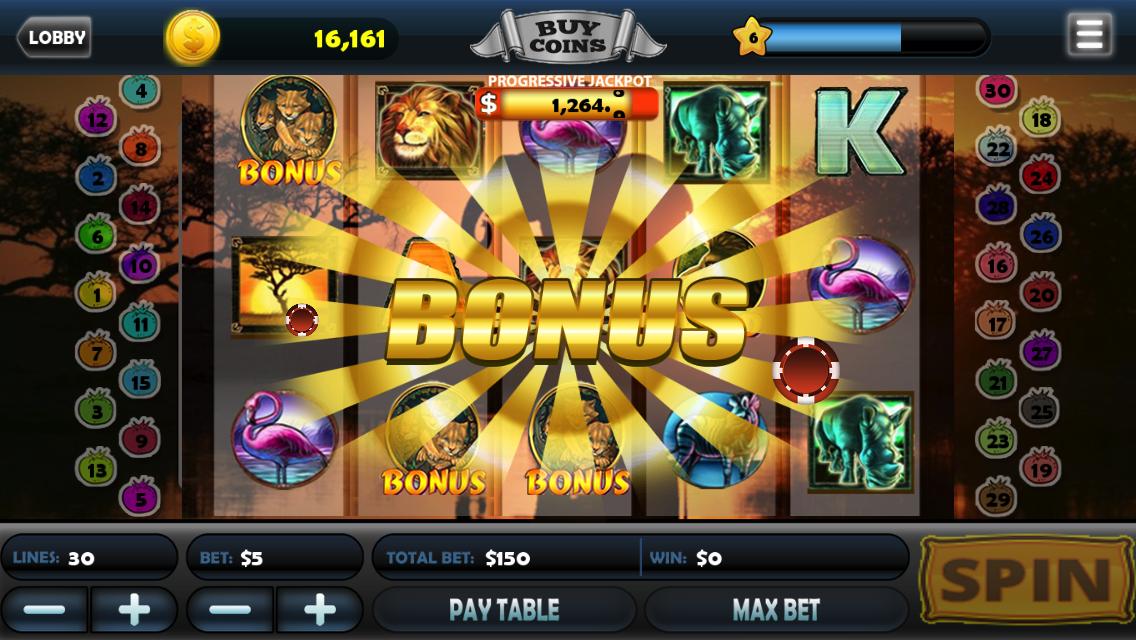This screenshot has width=1136, height=640.
Task: Choose payline marker number 5
Action: pyautogui.click(x=140, y=496)
